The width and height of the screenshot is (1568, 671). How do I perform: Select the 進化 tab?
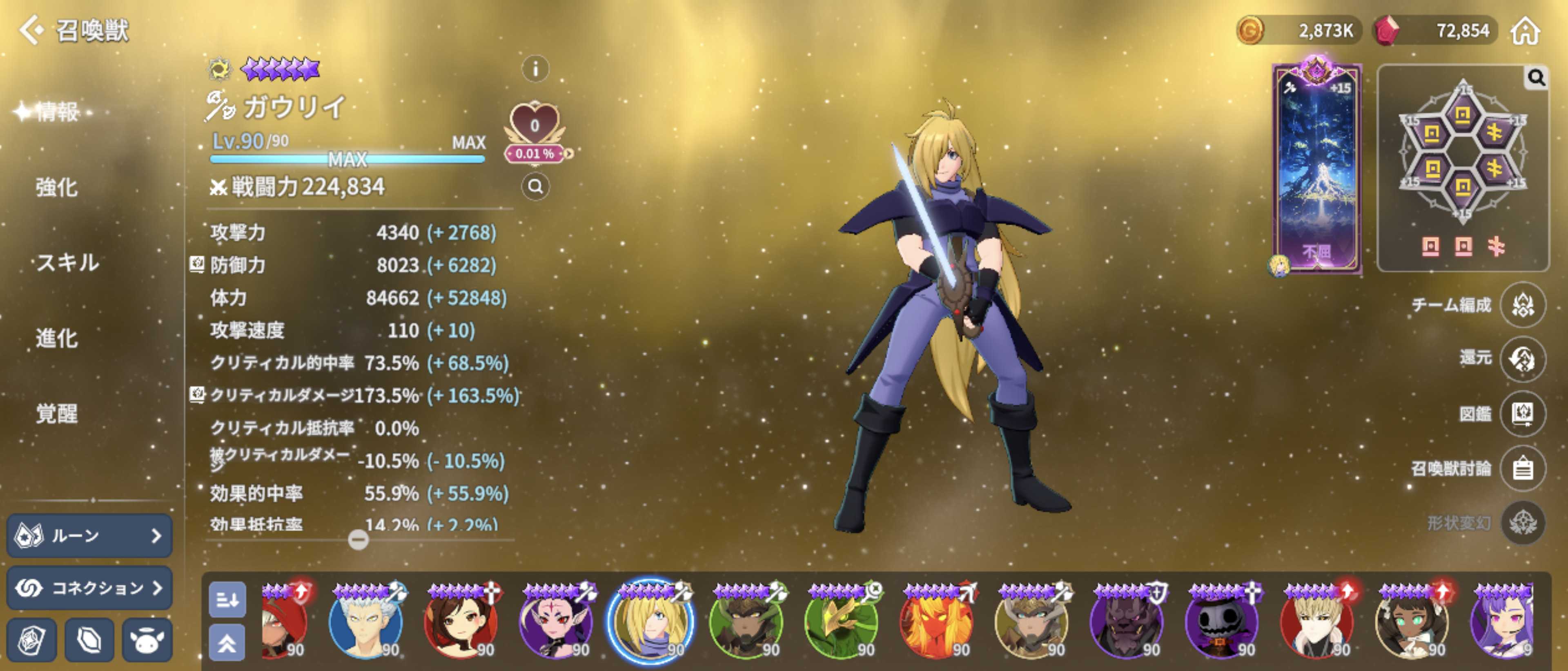pyautogui.click(x=57, y=338)
